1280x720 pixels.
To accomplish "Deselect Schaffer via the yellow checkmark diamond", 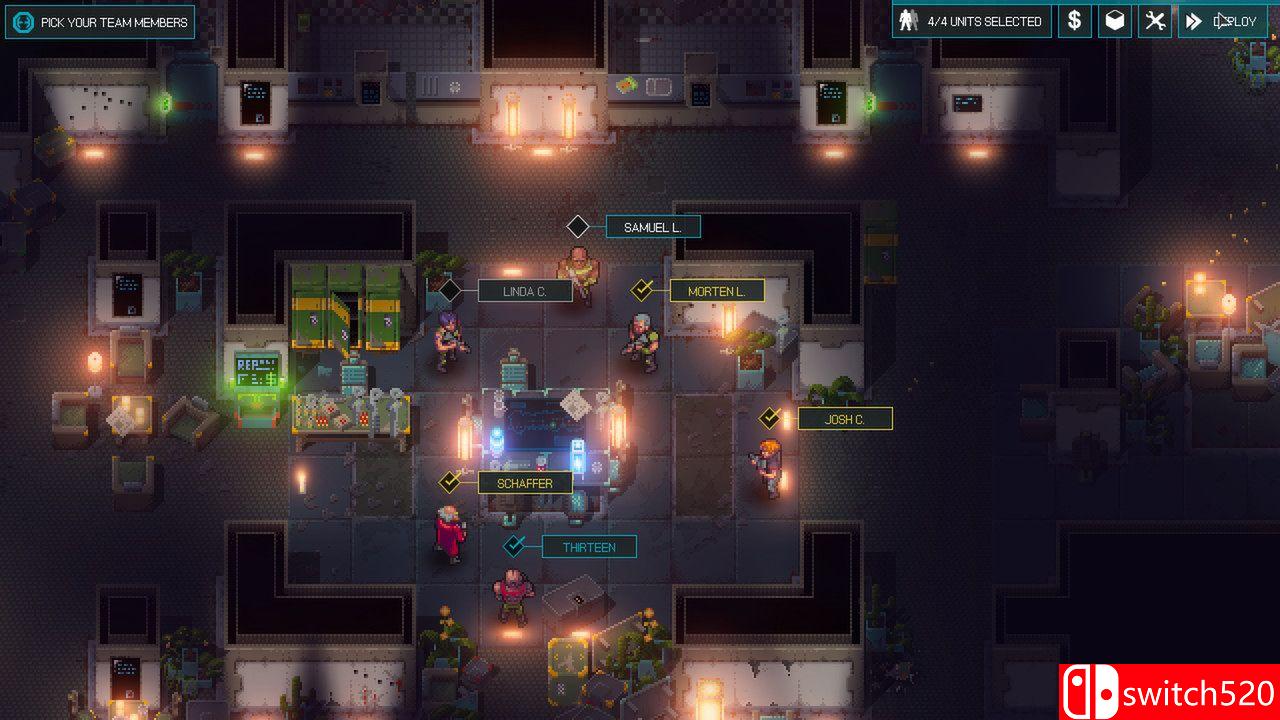I will click(449, 482).
